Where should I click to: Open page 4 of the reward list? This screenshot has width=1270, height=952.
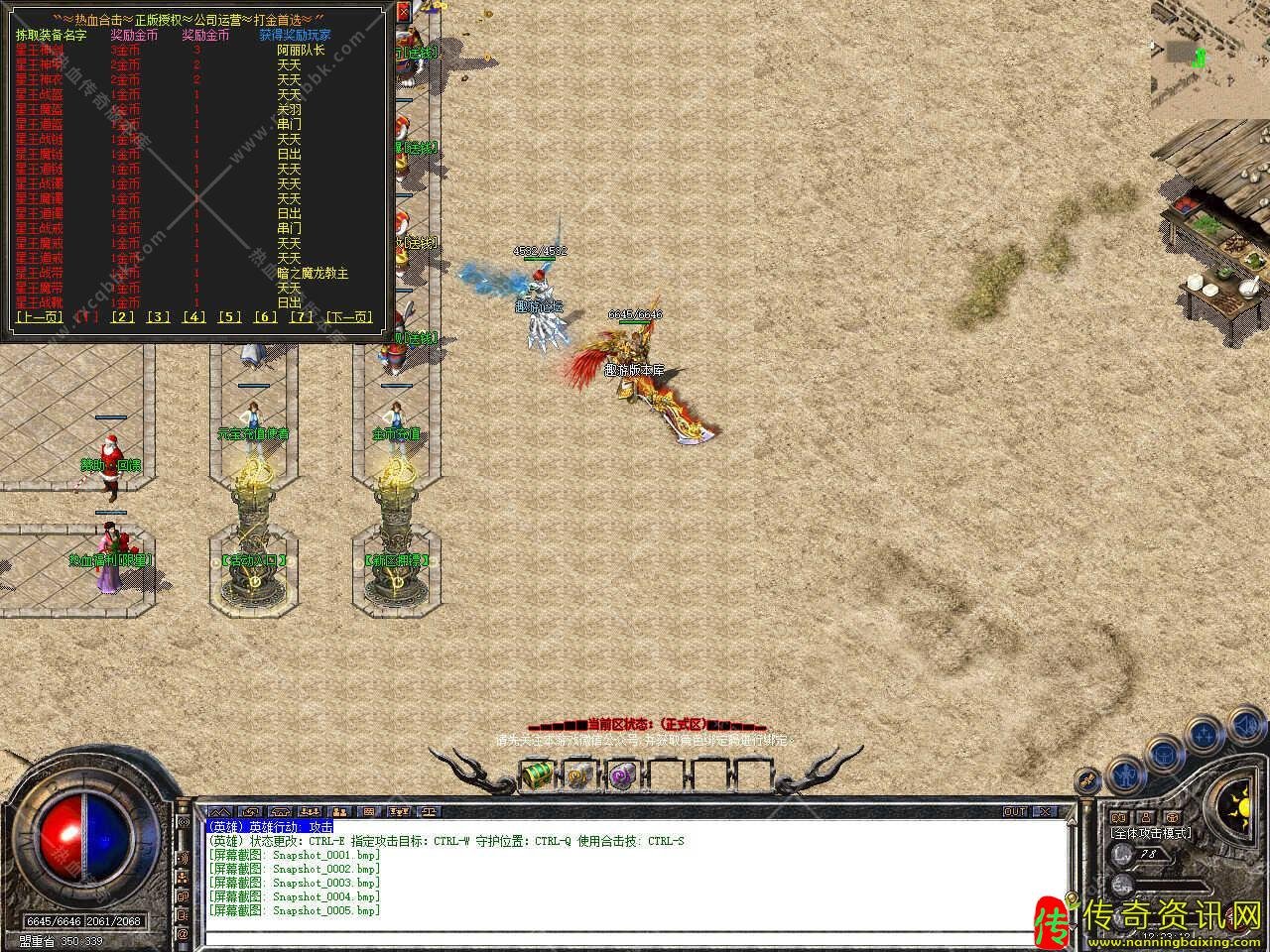[194, 317]
